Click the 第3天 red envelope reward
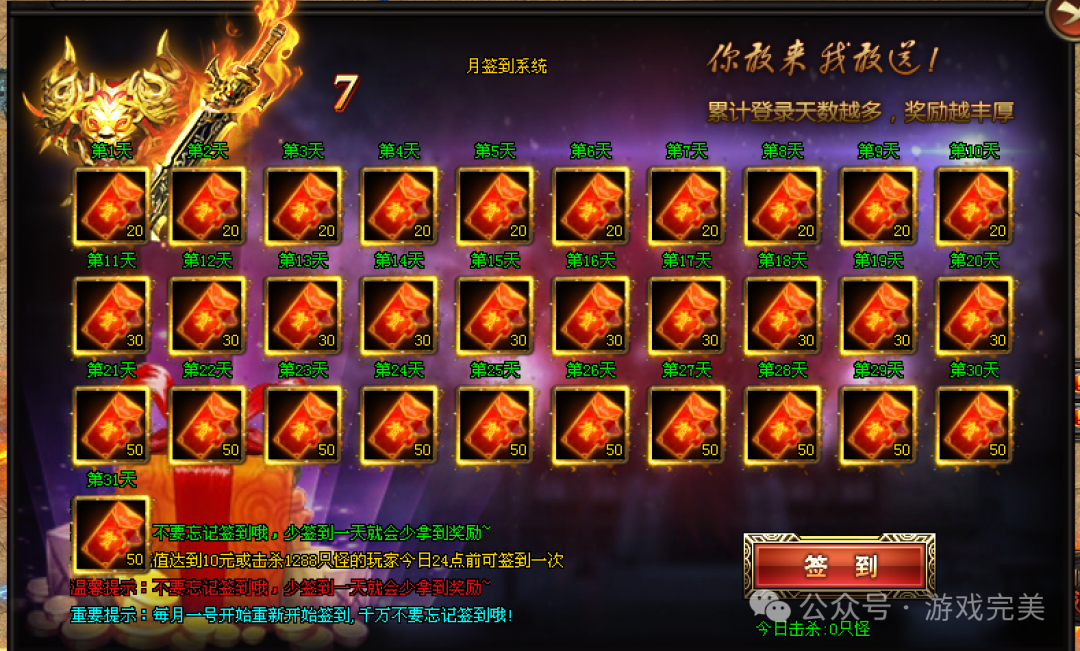1080x651 pixels. point(303,205)
